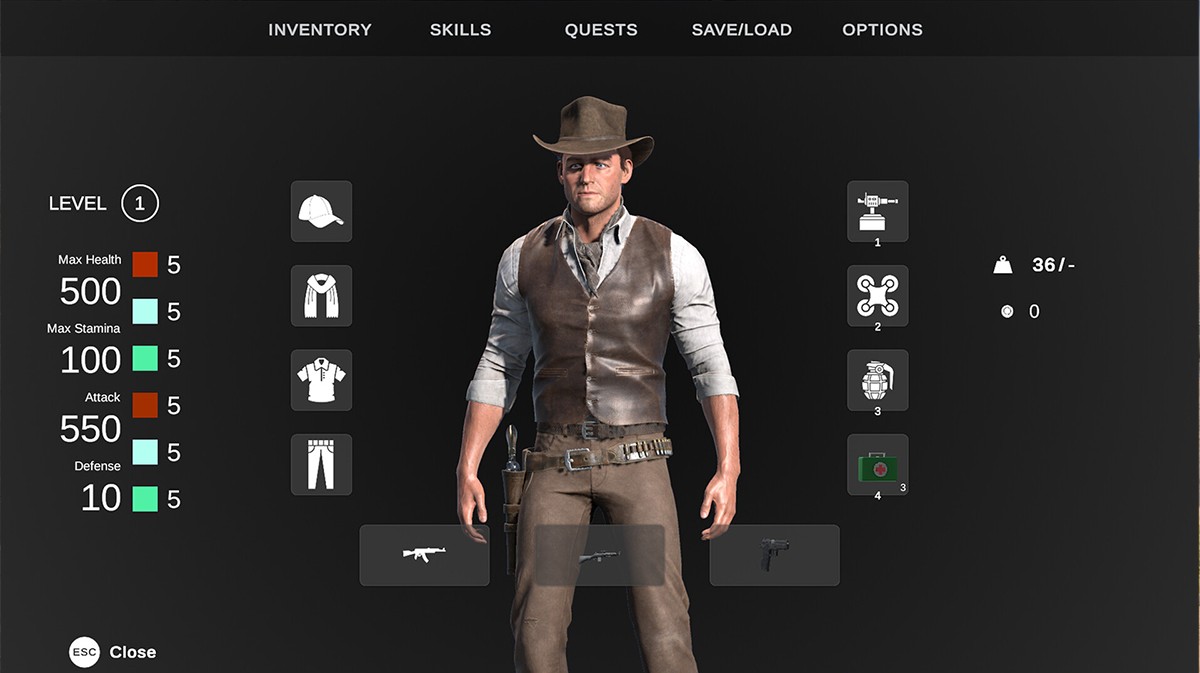Close the character menu
Screen dimensions: 1200x673
tap(113, 652)
